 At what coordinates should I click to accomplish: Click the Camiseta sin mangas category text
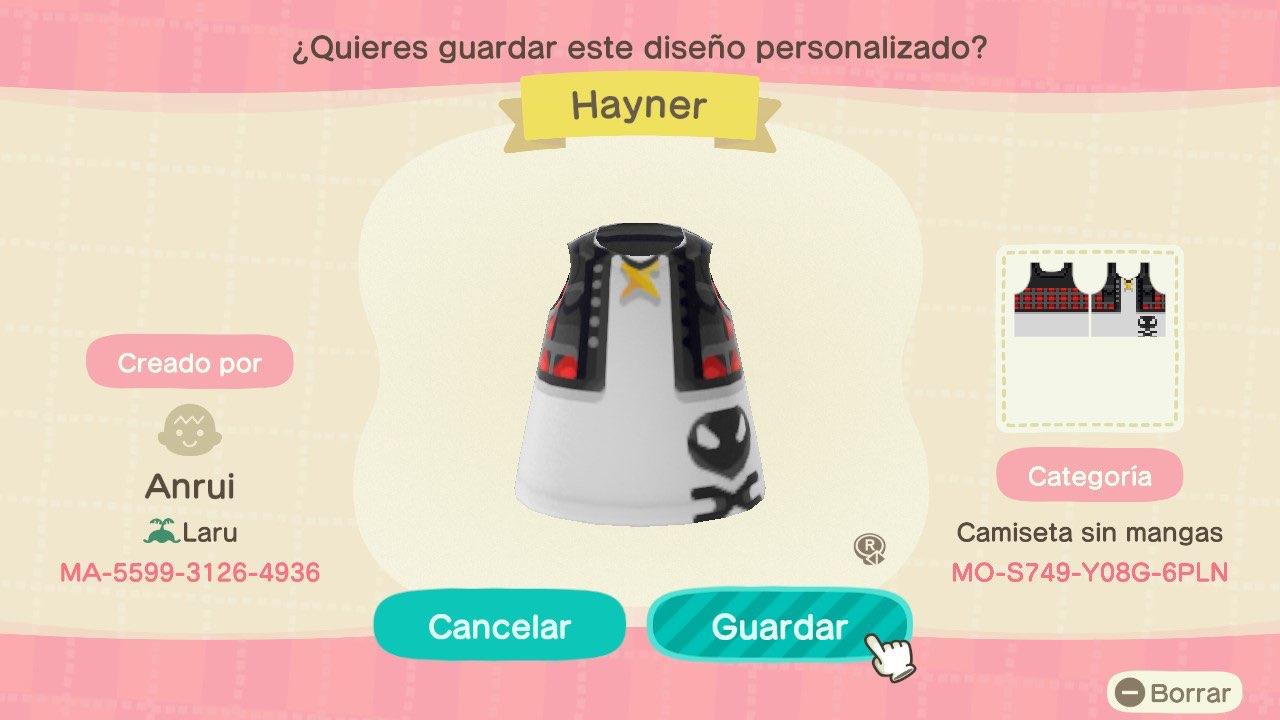point(1089,533)
